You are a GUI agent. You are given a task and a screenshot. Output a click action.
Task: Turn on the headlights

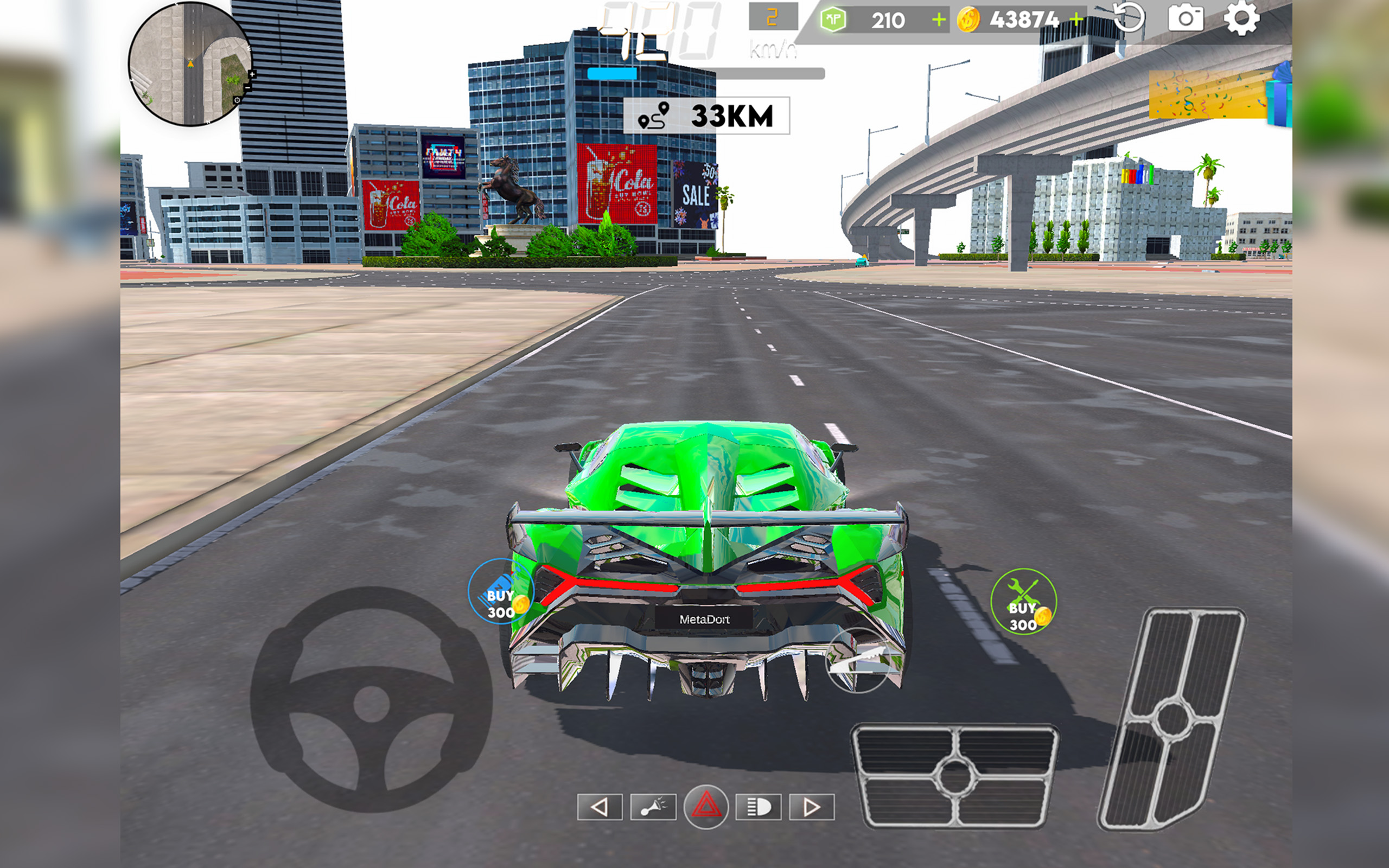click(x=757, y=806)
